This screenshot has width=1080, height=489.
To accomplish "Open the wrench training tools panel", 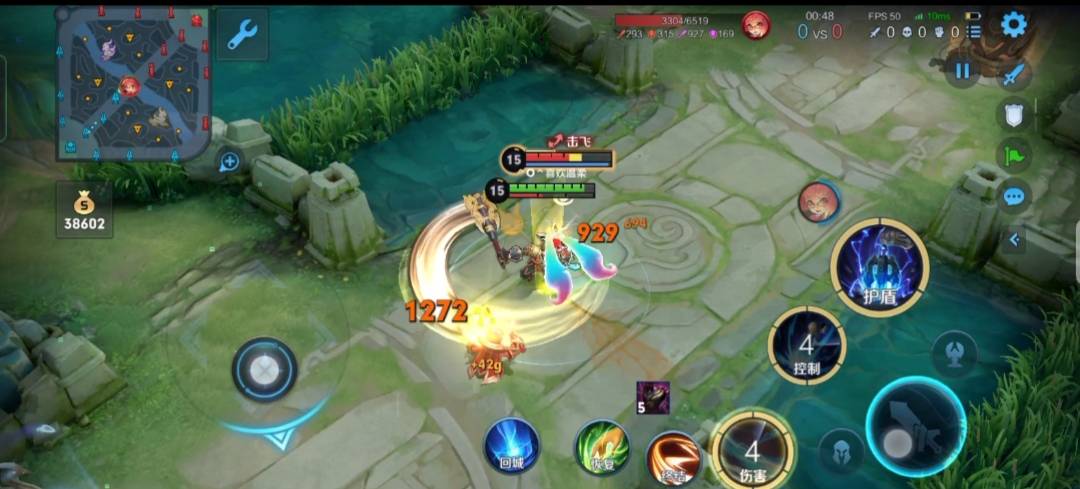I will click(242, 35).
